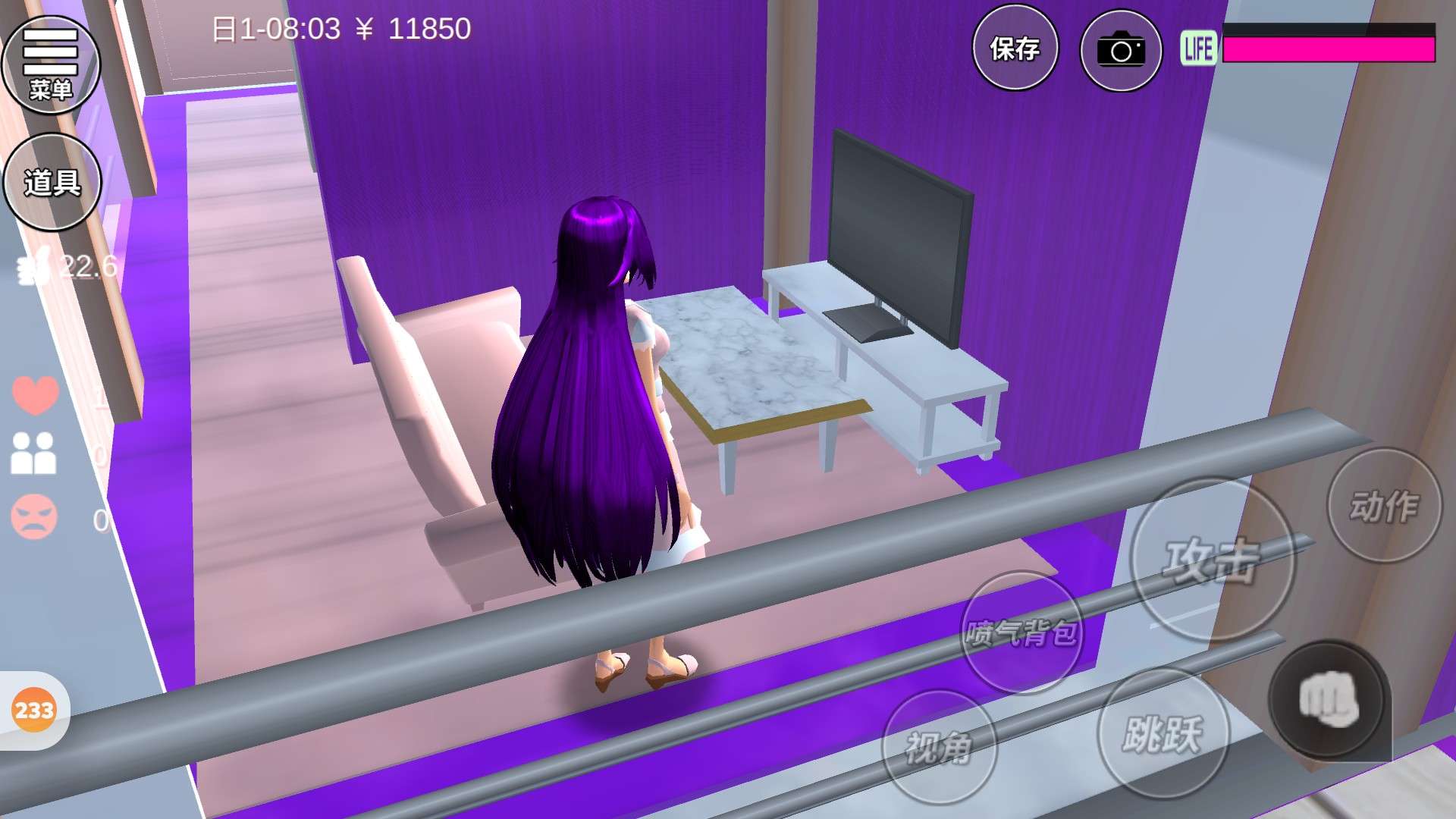Image resolution: width=1456 pixels, height=819 pixels.
Task: Open the 菜单 main menu
Action: click(51, 65)
